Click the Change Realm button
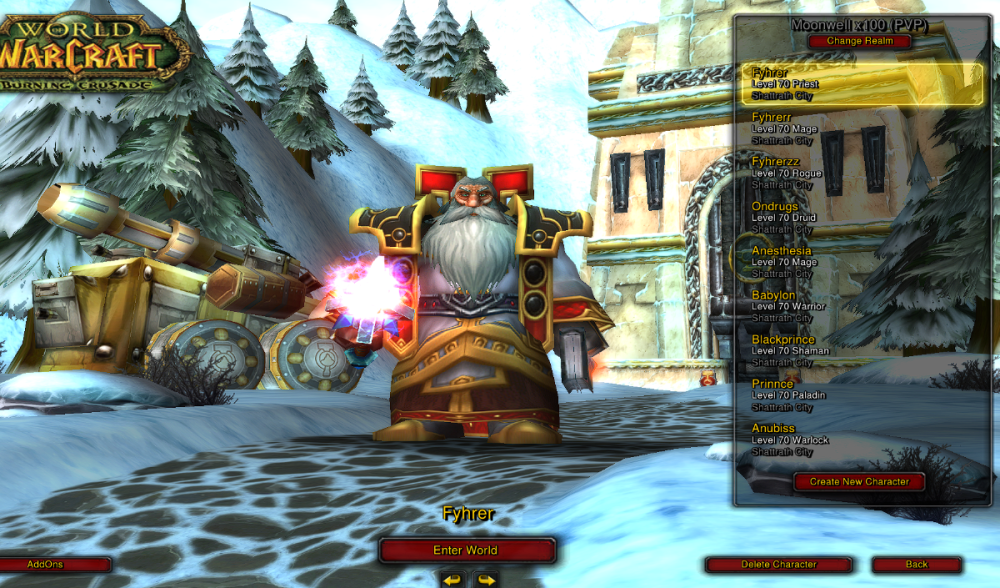This screenshot has height=588, width=1000. [859, 41]
